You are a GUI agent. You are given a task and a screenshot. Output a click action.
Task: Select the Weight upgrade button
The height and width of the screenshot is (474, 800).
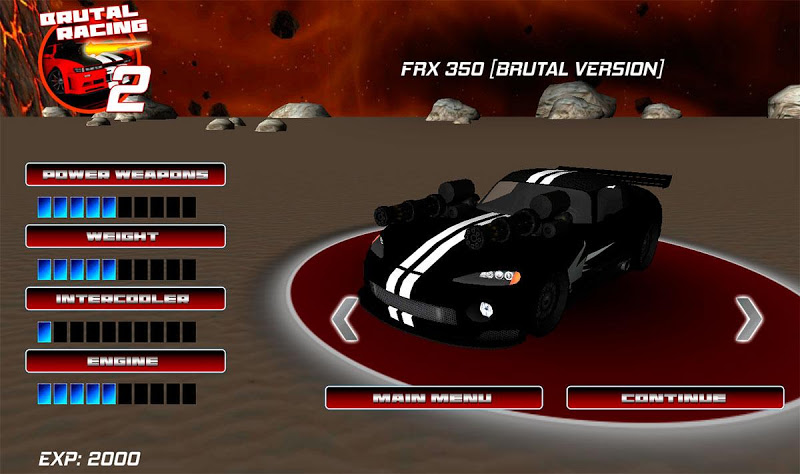click(125, 236)
